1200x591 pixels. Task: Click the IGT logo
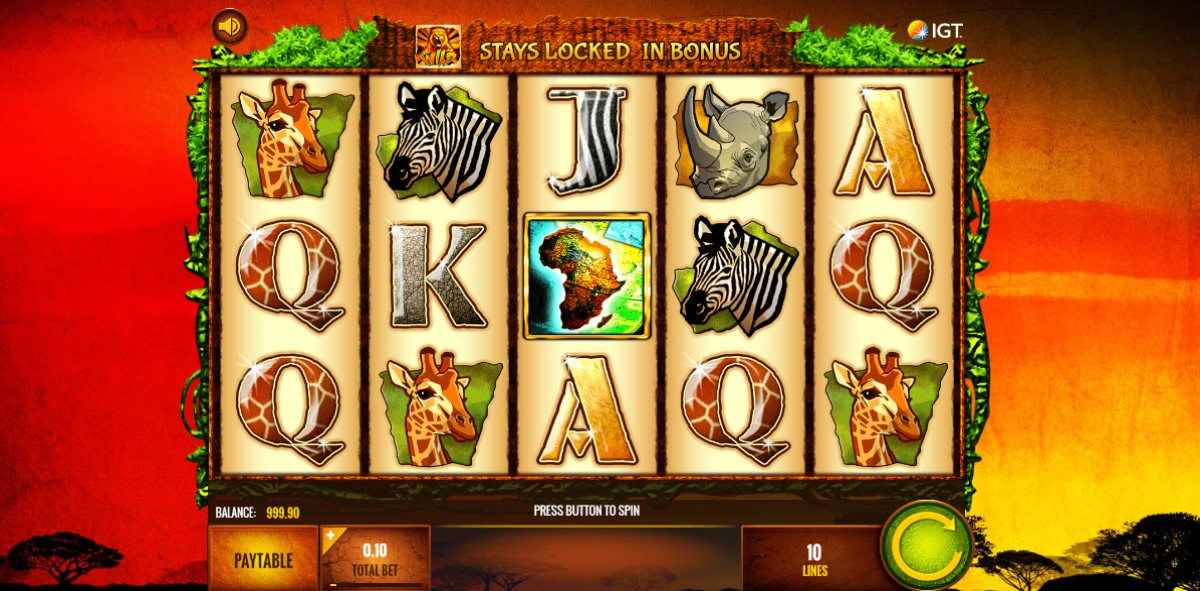click(934, 30)
